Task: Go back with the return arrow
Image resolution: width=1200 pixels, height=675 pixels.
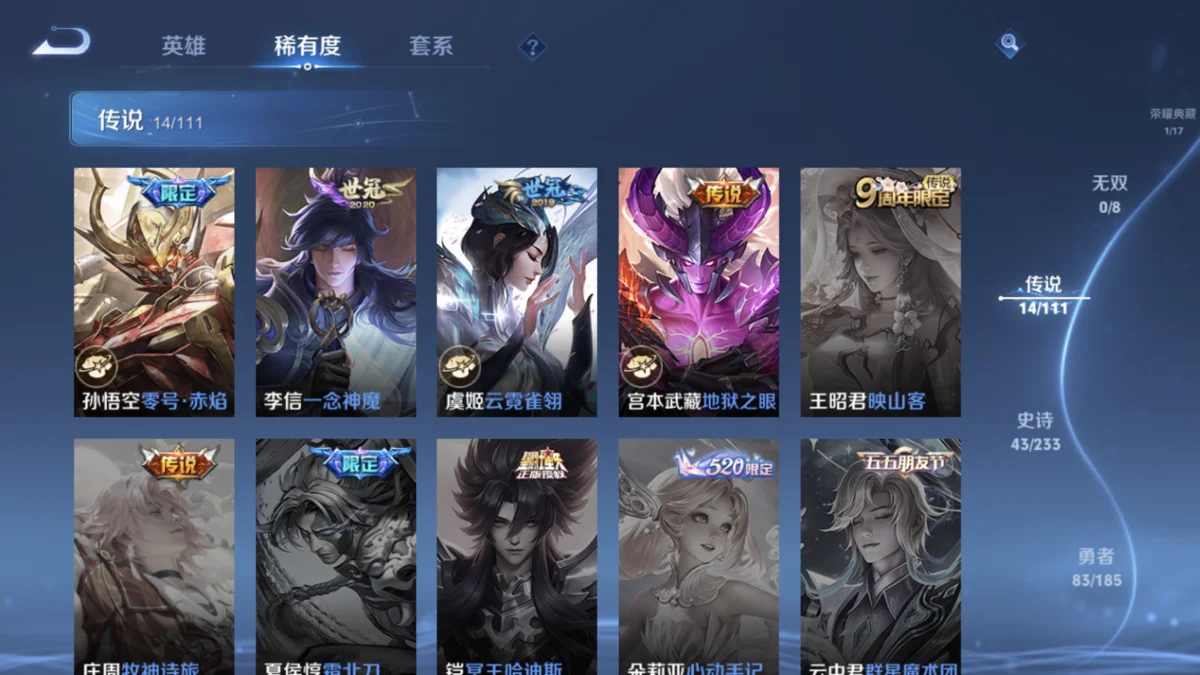Action: (62, 42)
